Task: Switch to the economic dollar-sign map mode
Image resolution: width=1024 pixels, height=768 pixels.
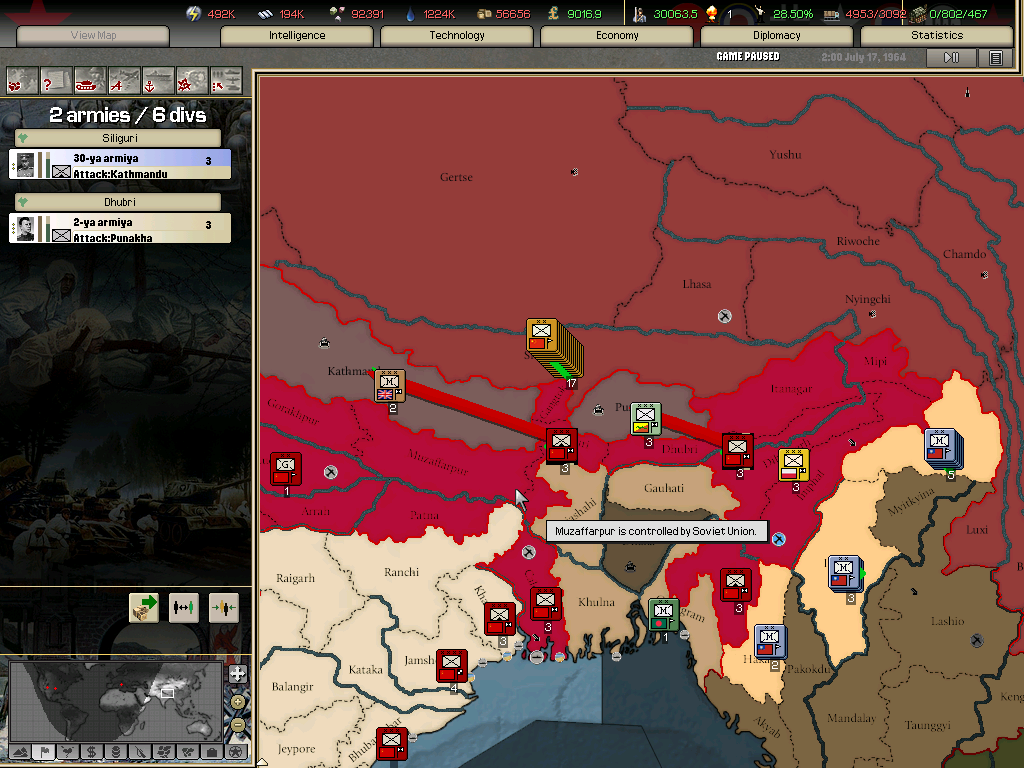Action: click(x=91, y=751)
